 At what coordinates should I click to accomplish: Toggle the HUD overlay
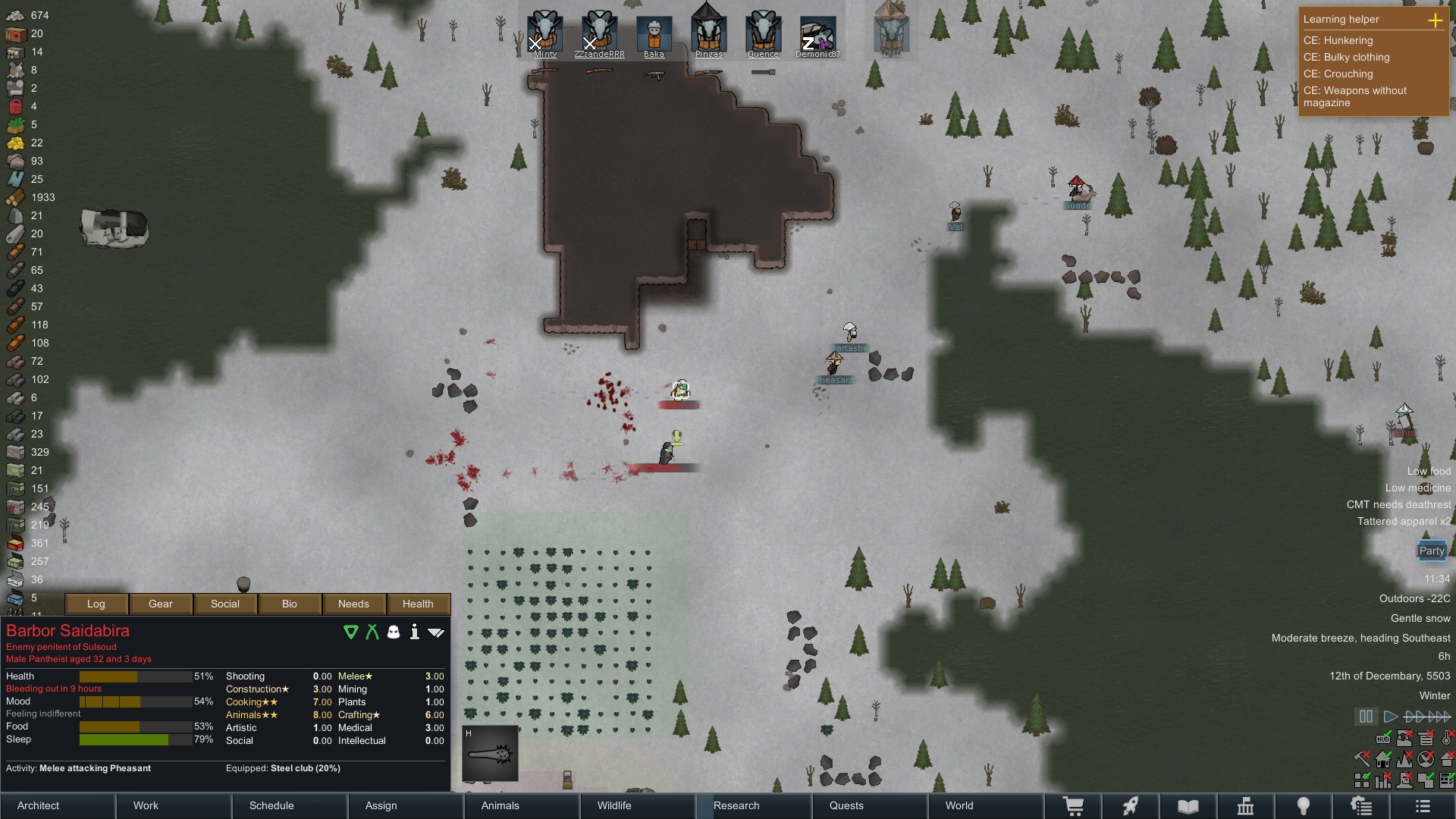click(x=1384, y=739)
